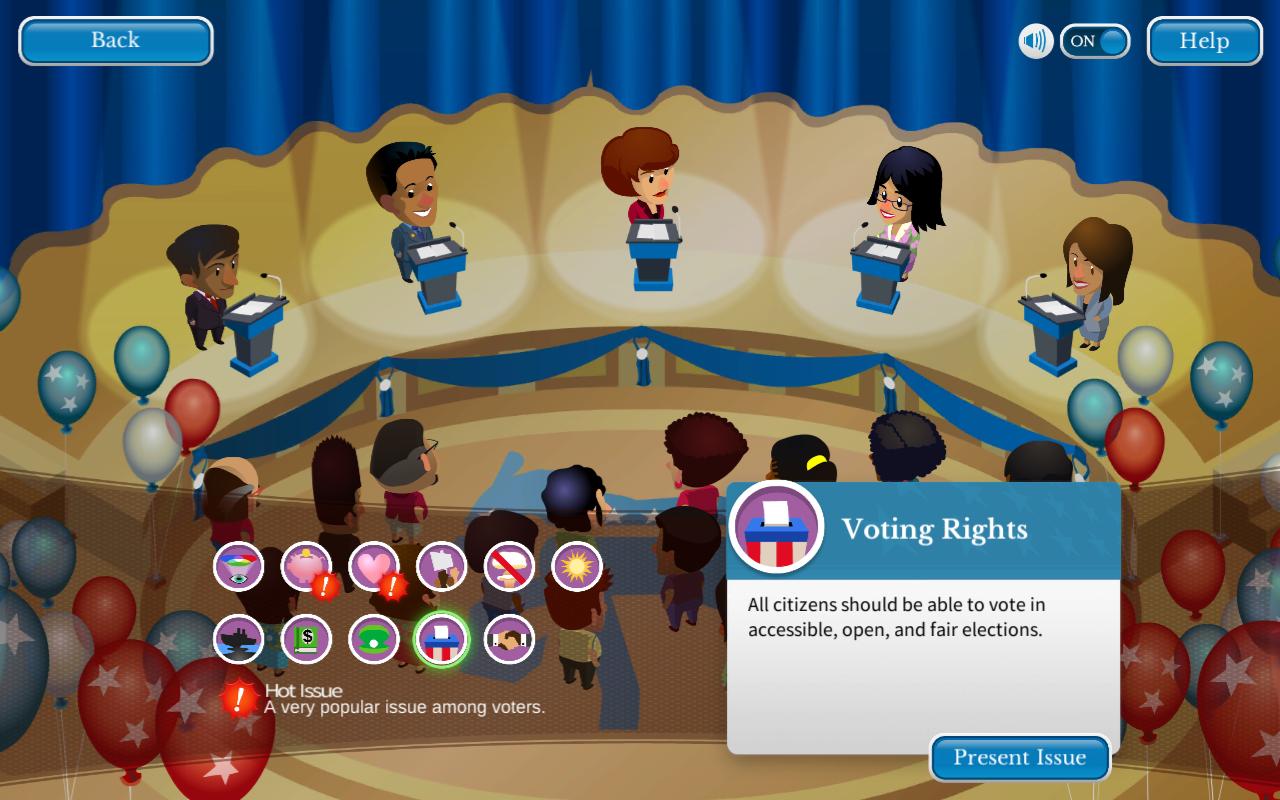Screen dimensions: 1280x800
Task: Open the Help screen
Action: coord(1204,41)
